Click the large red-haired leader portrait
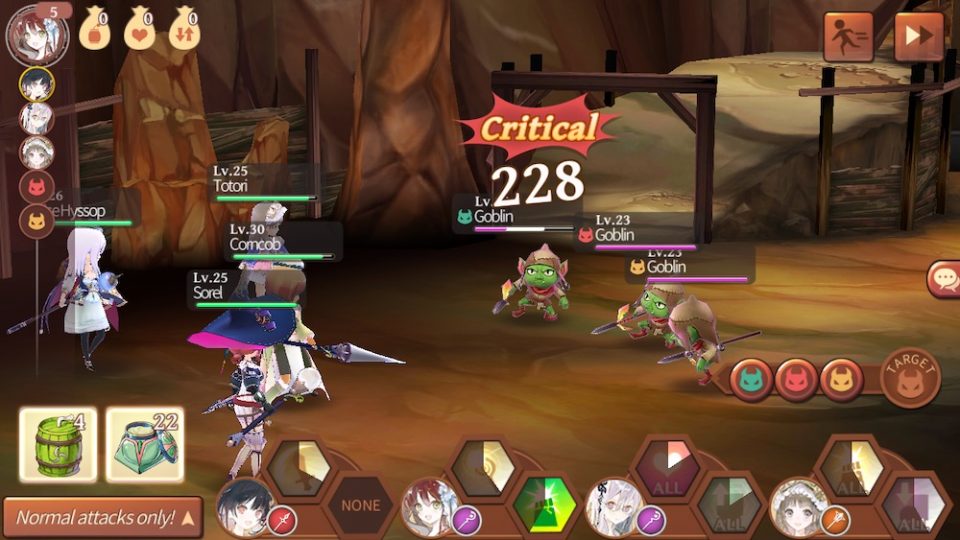Image resolution: width=960 pixels, height=540 pixels. (36, 34)
